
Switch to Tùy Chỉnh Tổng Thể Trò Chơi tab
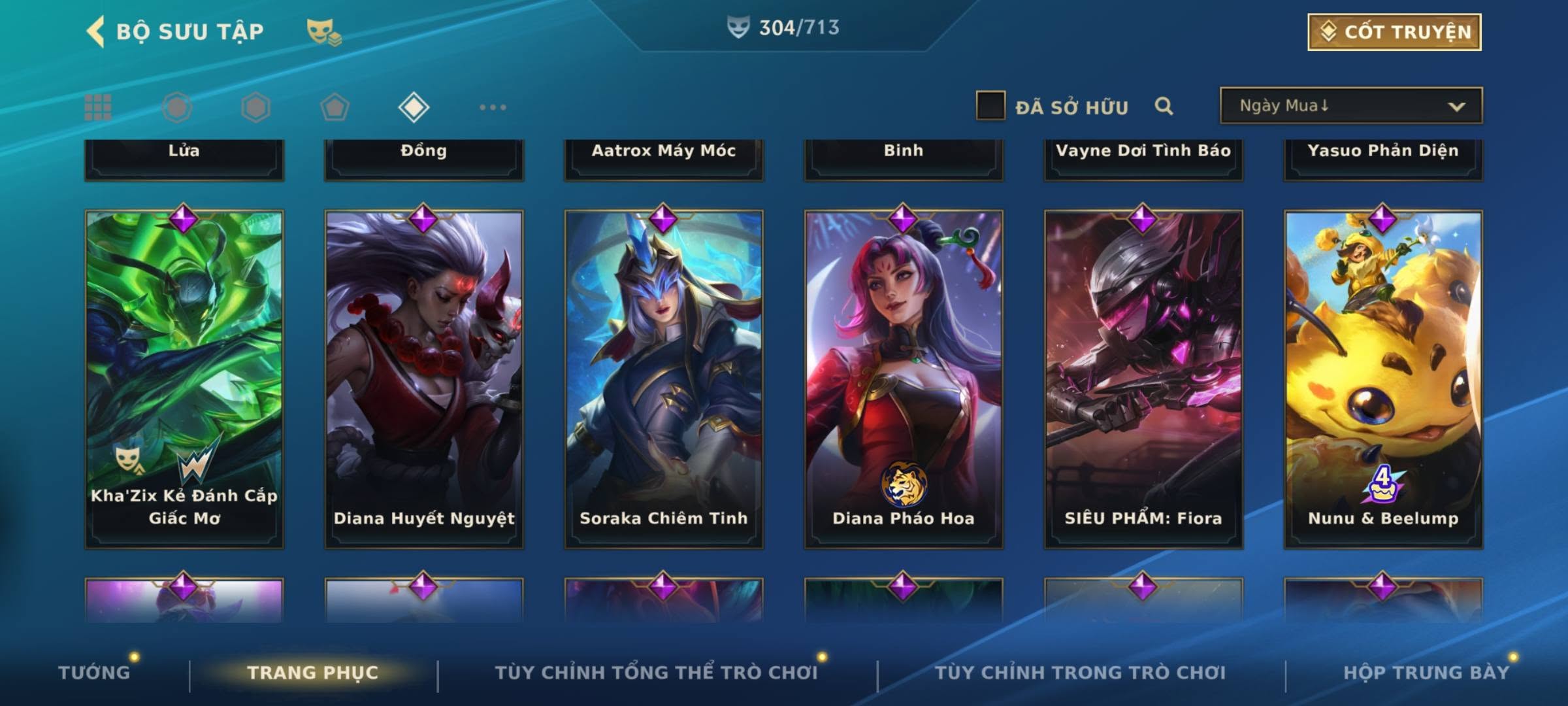tap(656, 673)
